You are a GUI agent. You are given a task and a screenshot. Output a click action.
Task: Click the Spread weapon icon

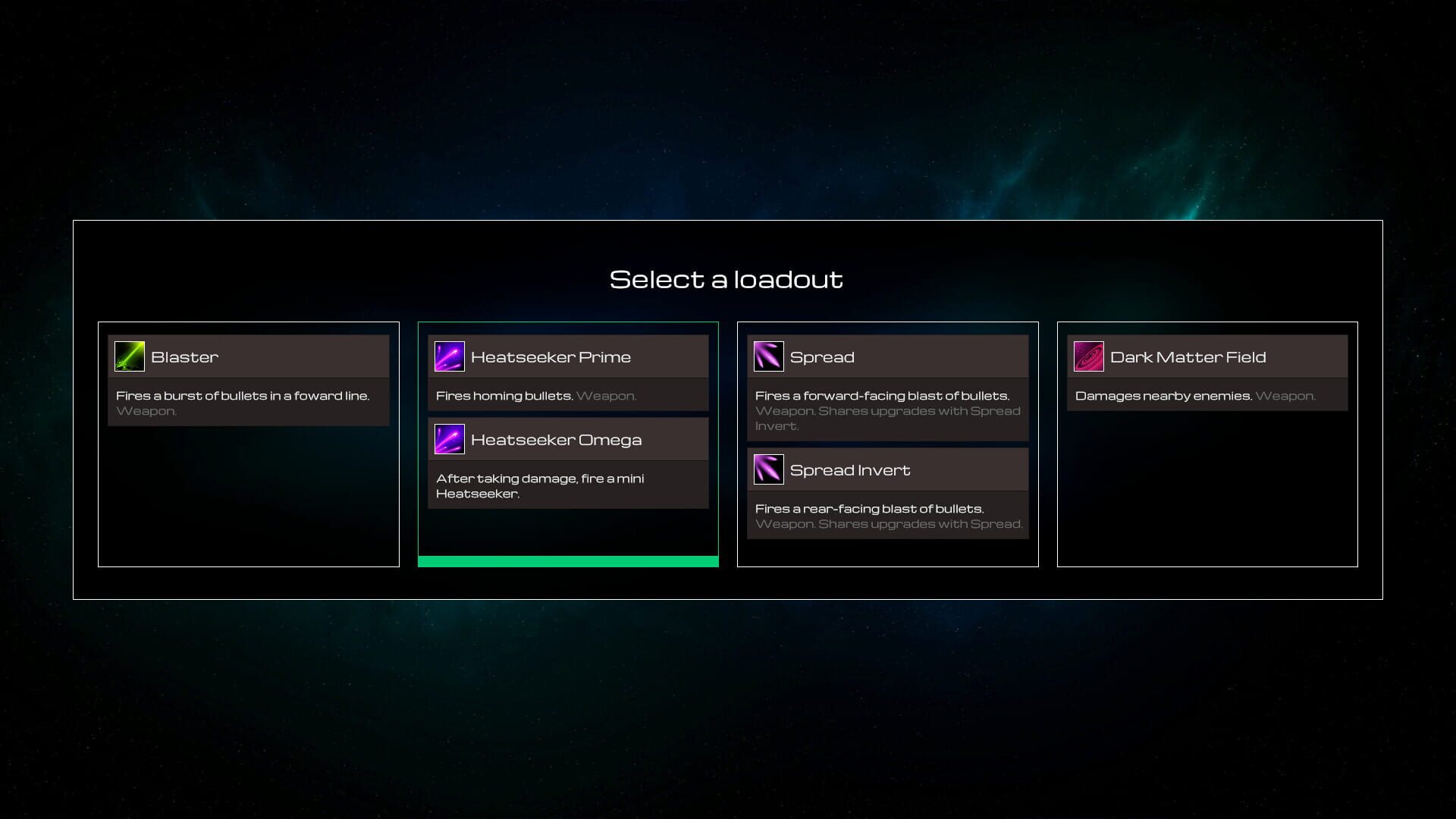coord(768,356)
